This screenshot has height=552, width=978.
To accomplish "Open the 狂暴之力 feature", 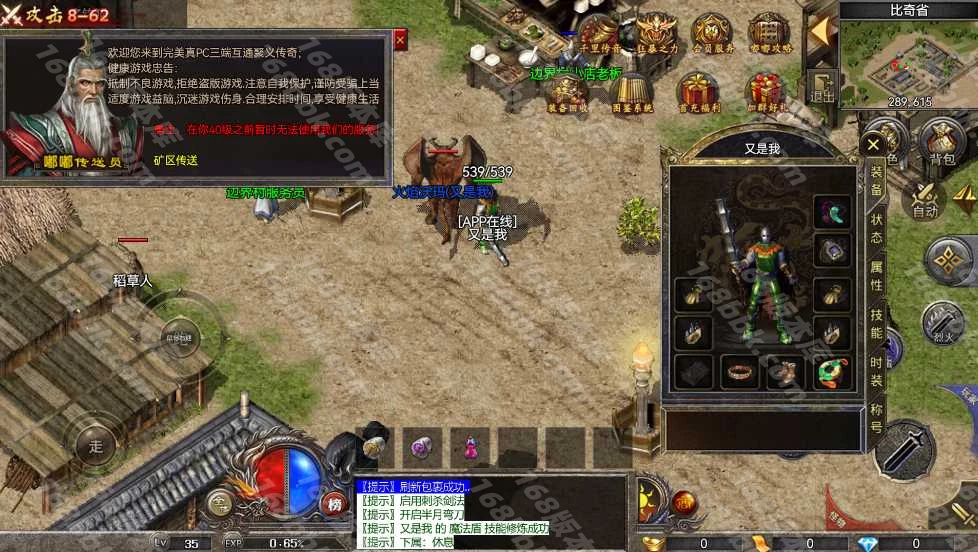I will [657, 33].
